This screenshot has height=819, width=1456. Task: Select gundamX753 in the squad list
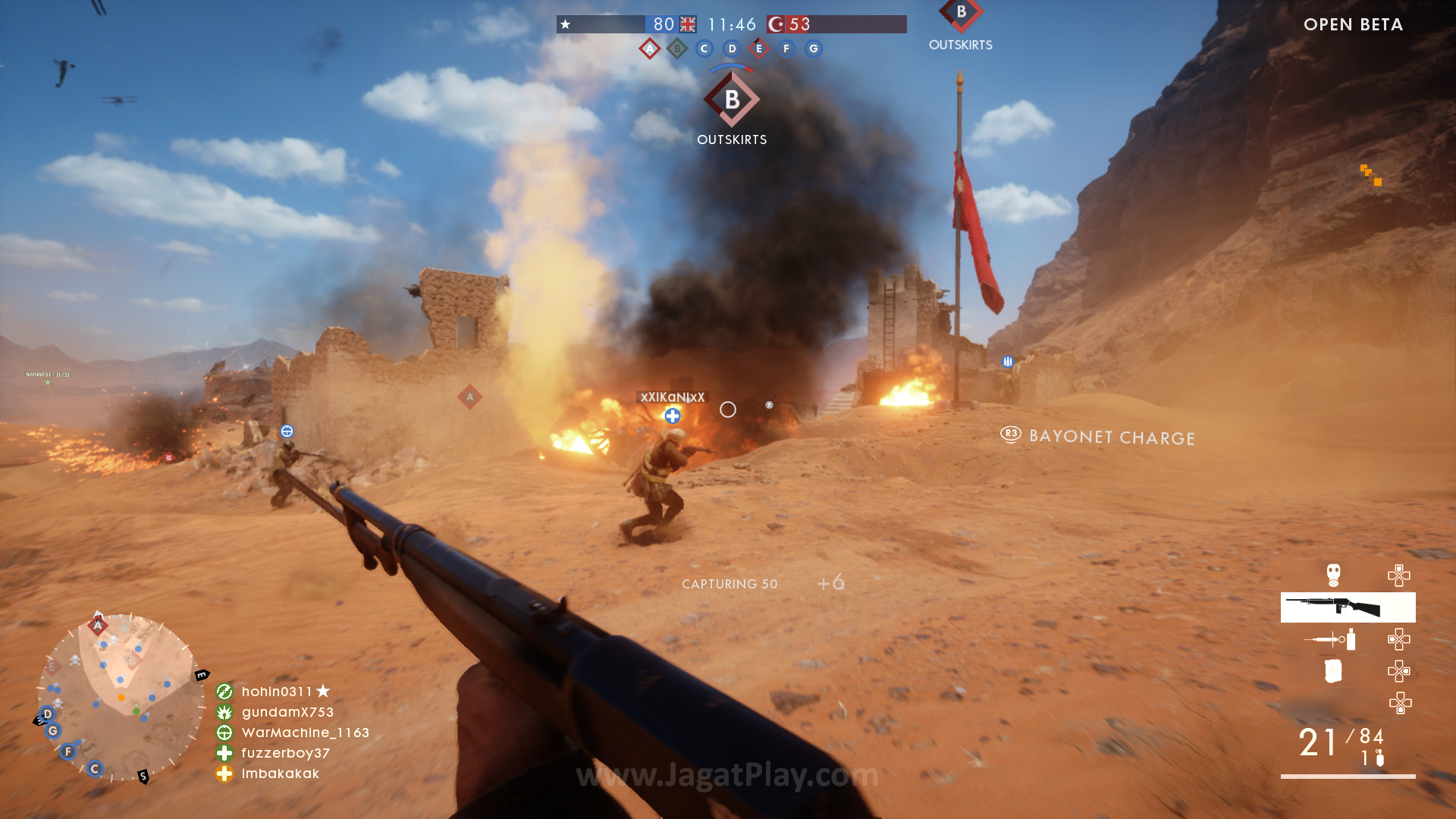click(287, 712)
